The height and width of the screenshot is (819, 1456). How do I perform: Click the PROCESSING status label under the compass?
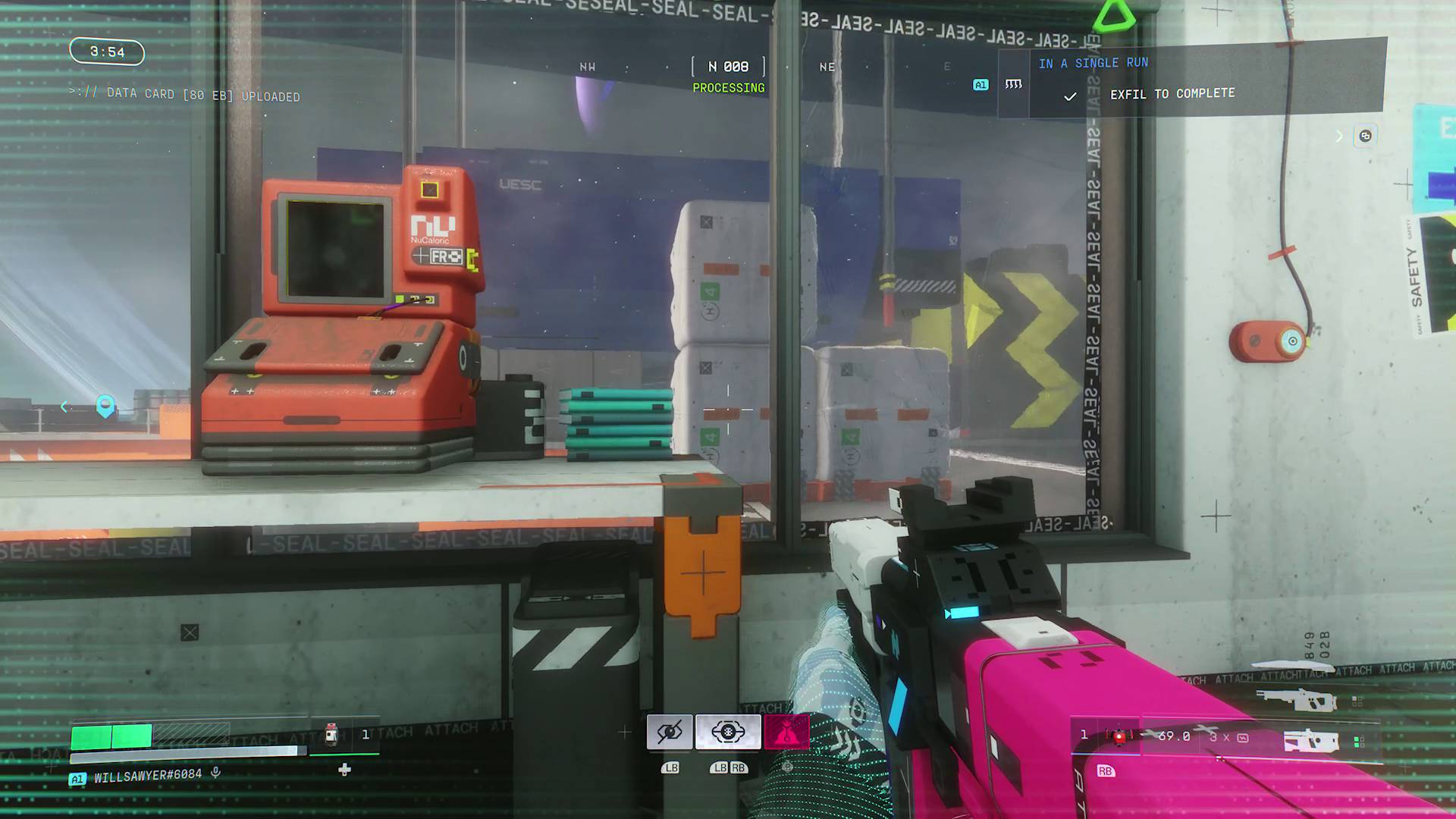728,88
